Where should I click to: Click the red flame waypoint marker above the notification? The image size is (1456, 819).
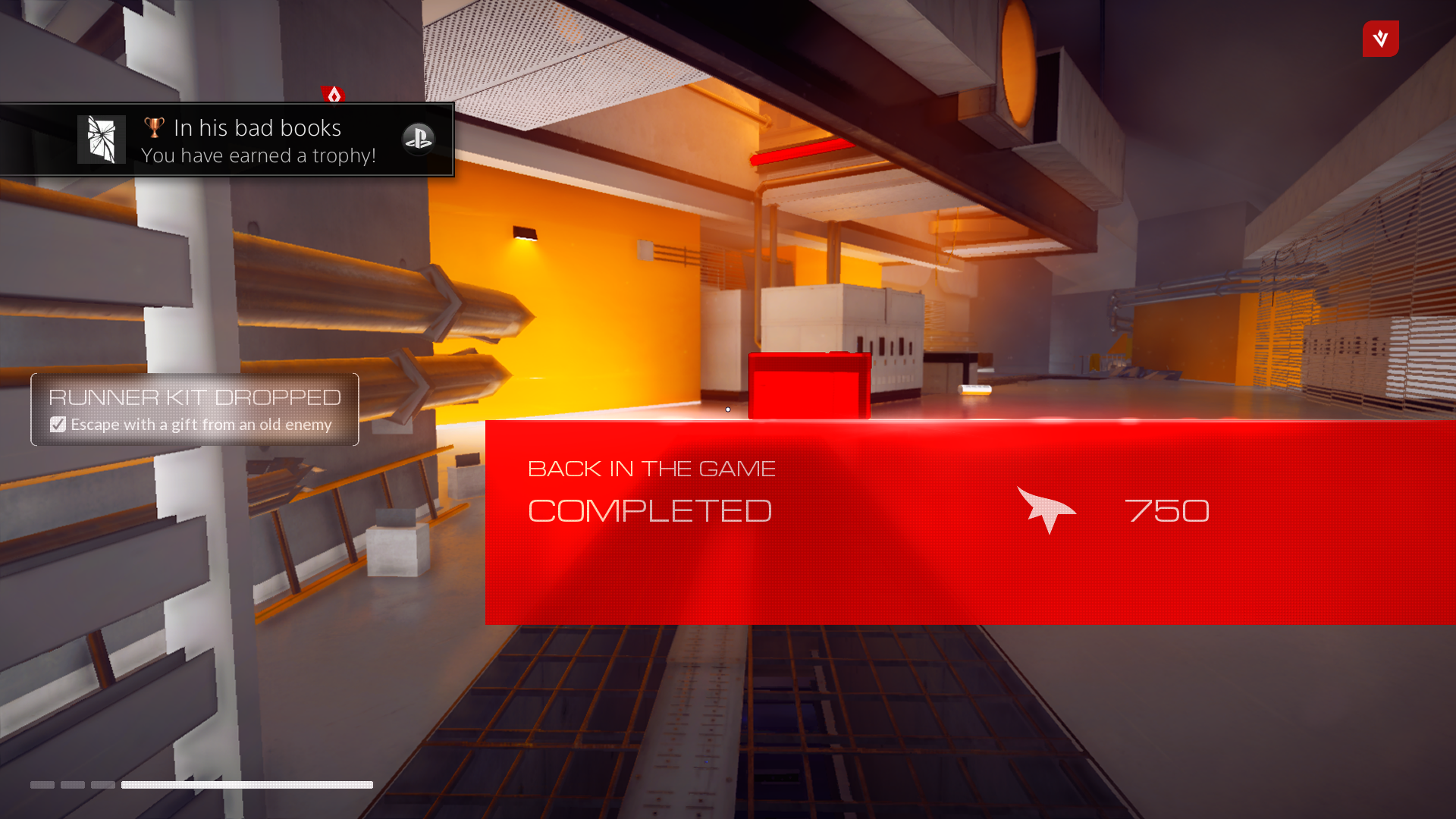pyautogui.click(x=334, y=93)
